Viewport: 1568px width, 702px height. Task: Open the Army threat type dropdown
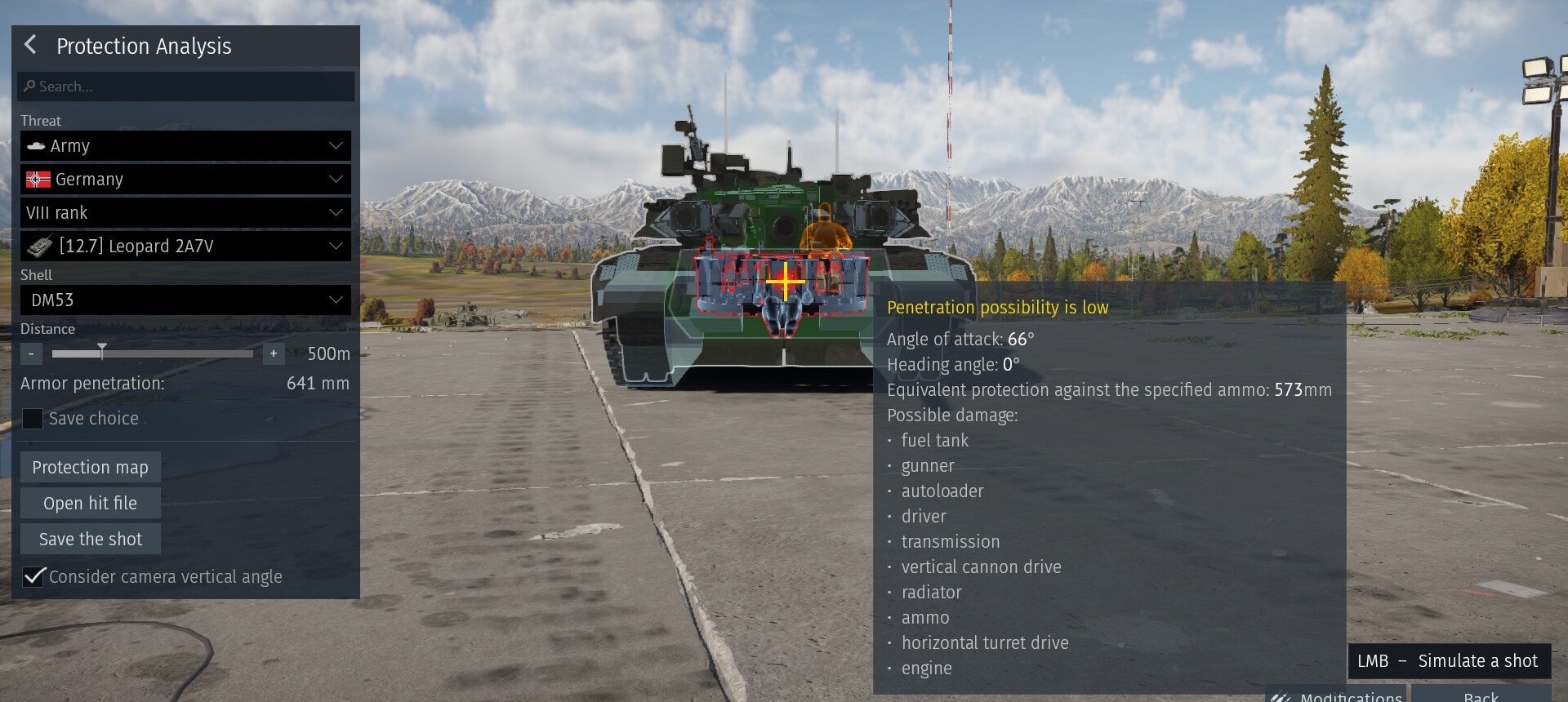tap(185, 146)
